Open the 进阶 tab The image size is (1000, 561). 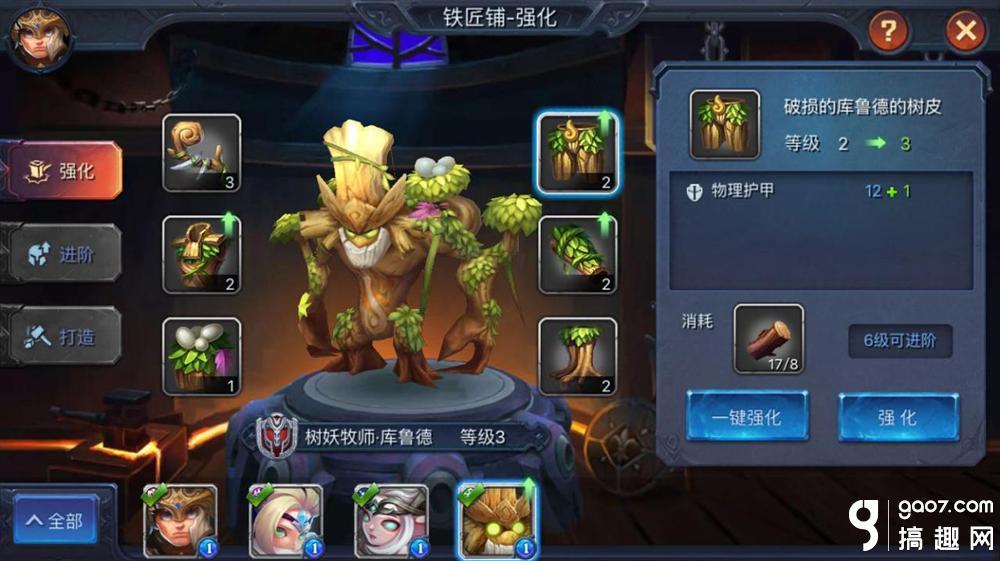click(65, 254)
